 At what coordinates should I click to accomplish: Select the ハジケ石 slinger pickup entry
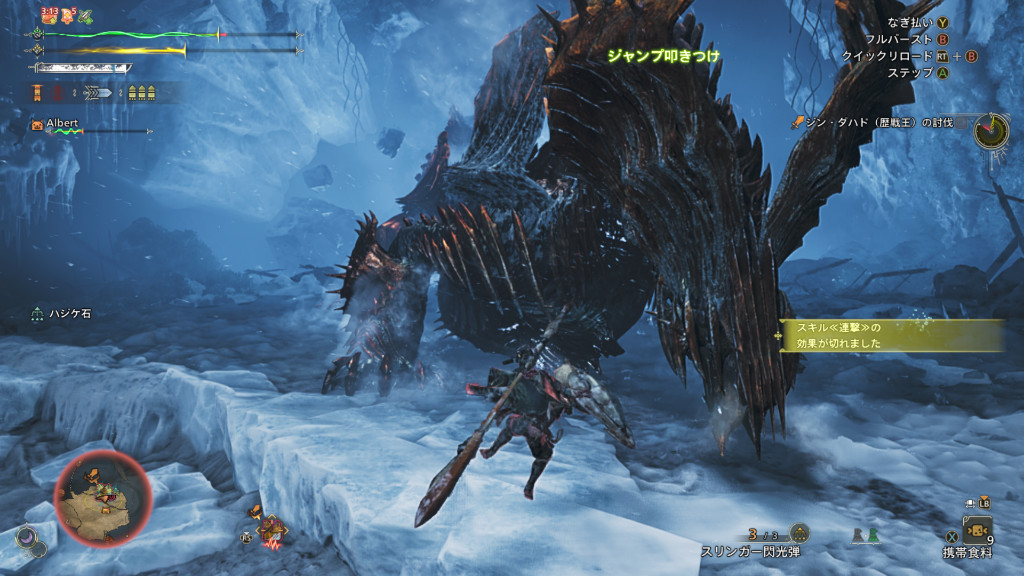(x=70, y=314)
